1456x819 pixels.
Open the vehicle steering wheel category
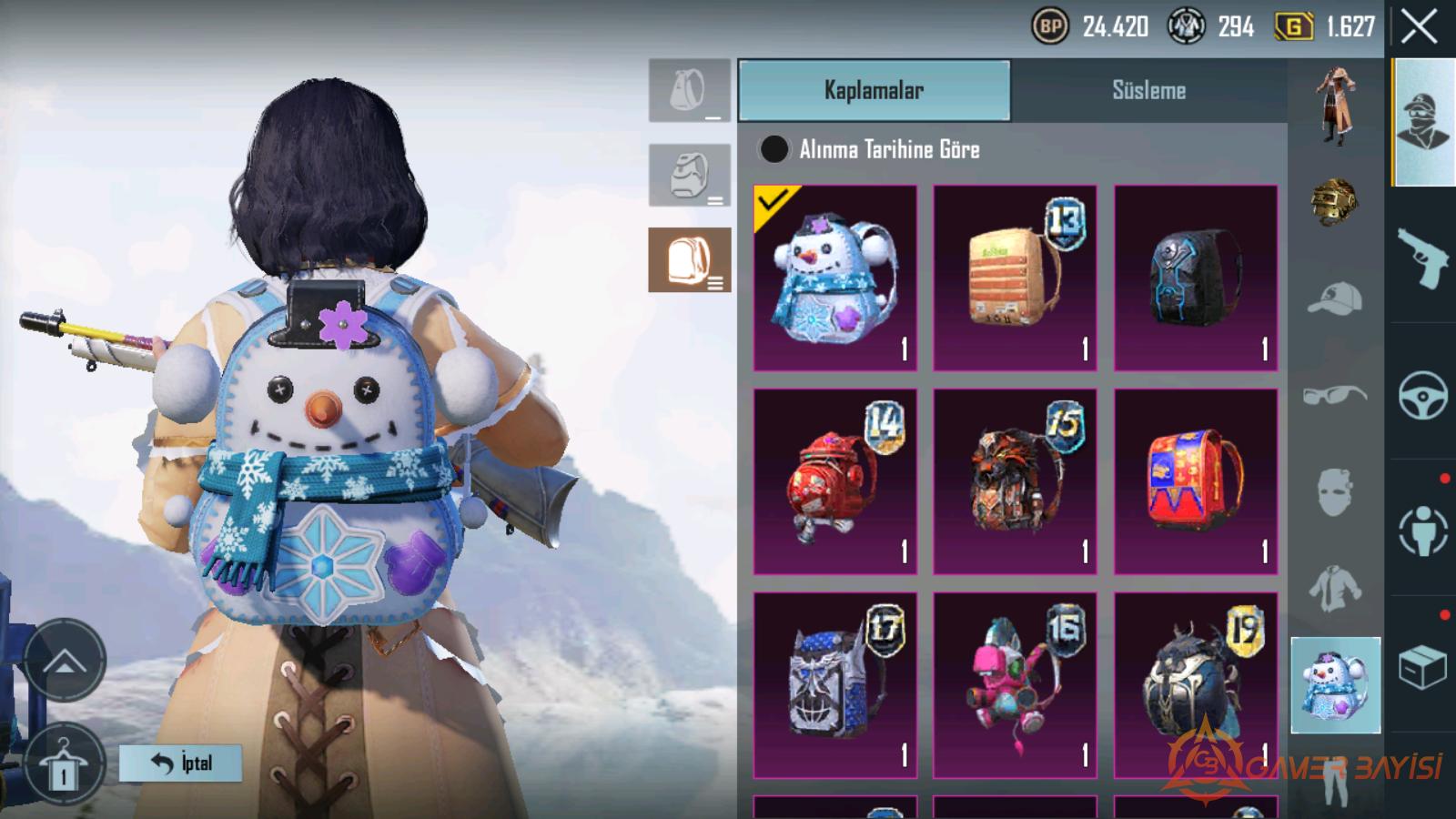click(x=1422, y=394)
